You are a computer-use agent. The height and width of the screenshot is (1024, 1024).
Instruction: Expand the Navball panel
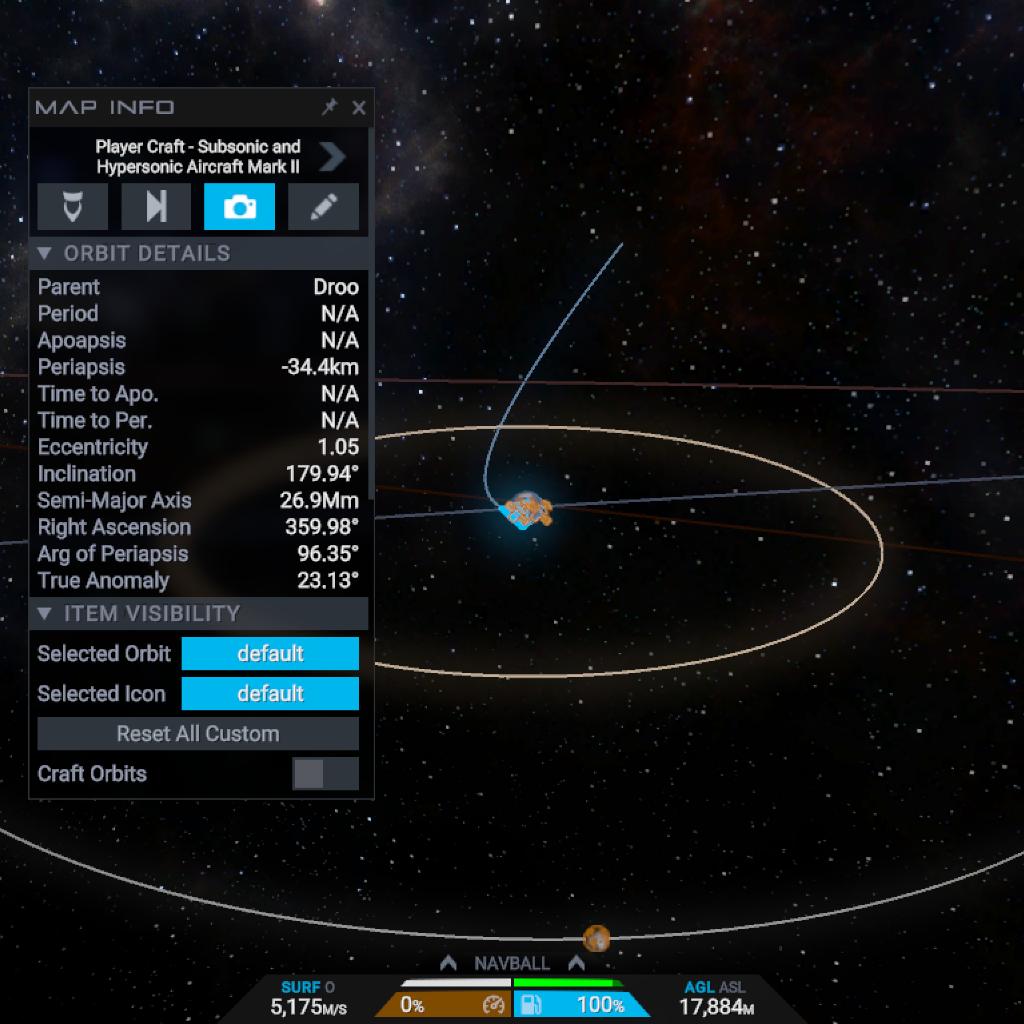[512, 964]
